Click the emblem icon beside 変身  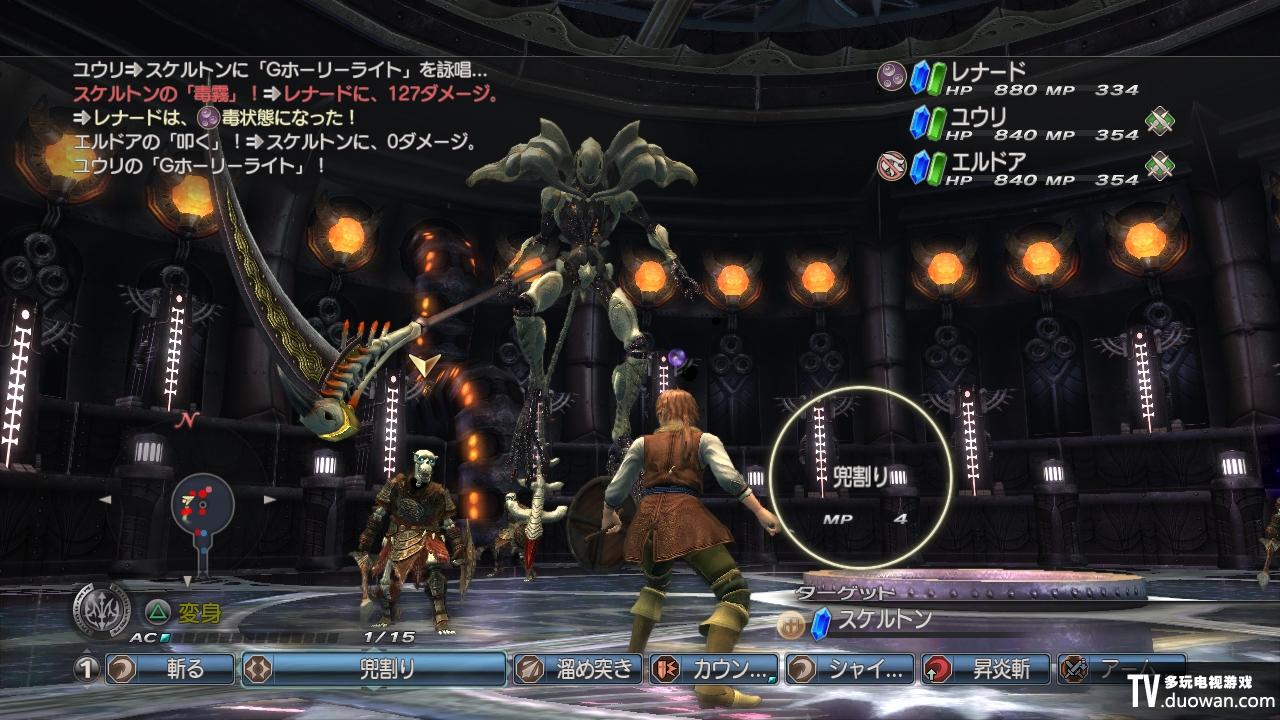pos(101,610)
